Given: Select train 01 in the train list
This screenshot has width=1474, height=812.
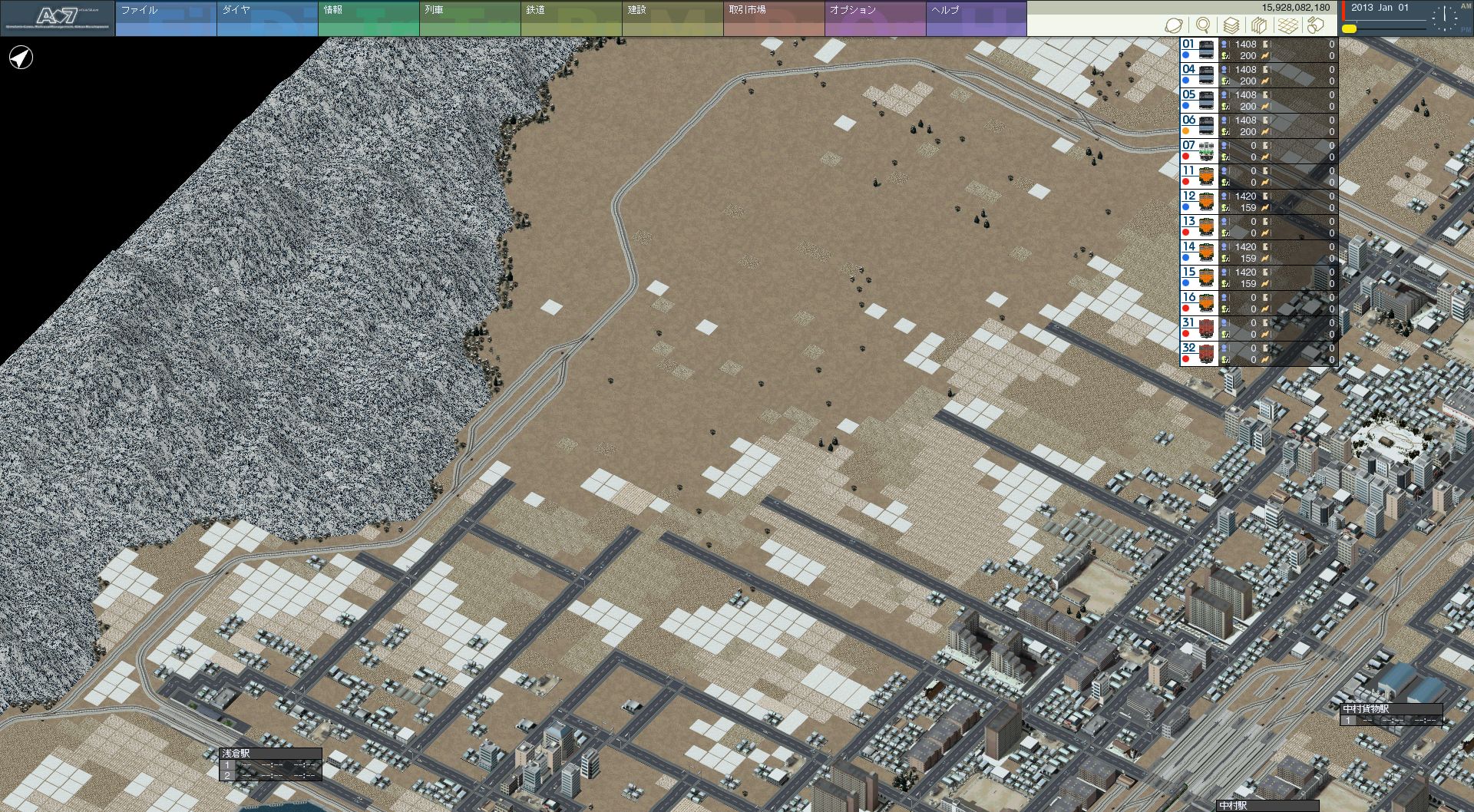Looking at the screenshot, I should [1199, 50].
